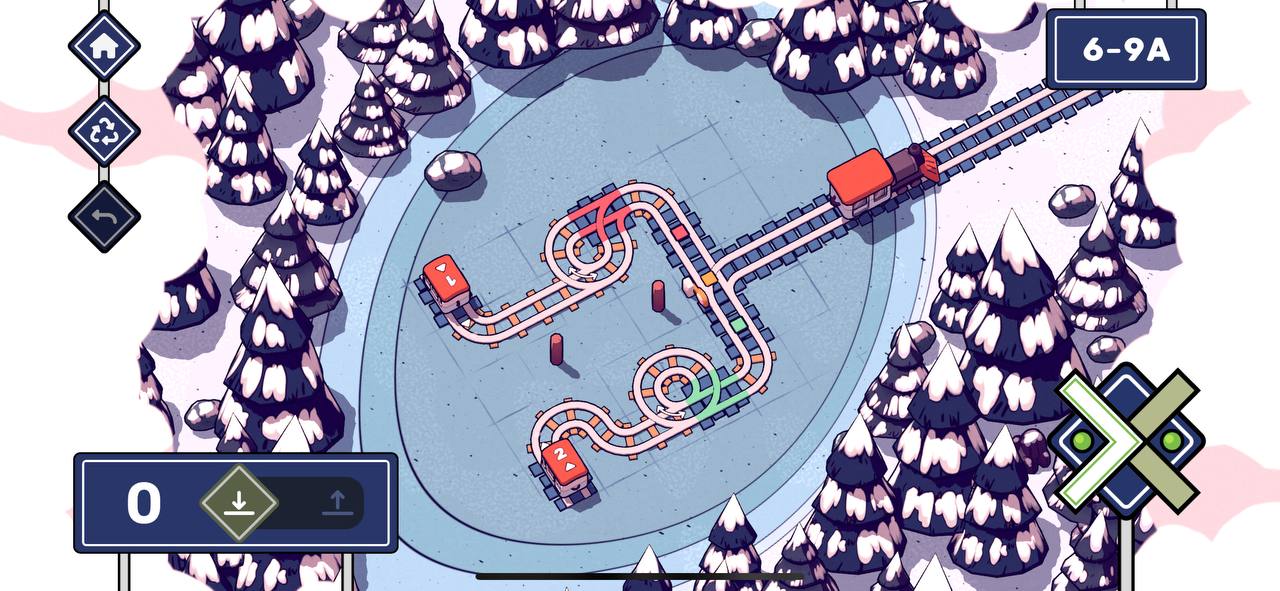1280x591 pixels.
Task: Undo the last track move
Action: (x=104, y=217)
